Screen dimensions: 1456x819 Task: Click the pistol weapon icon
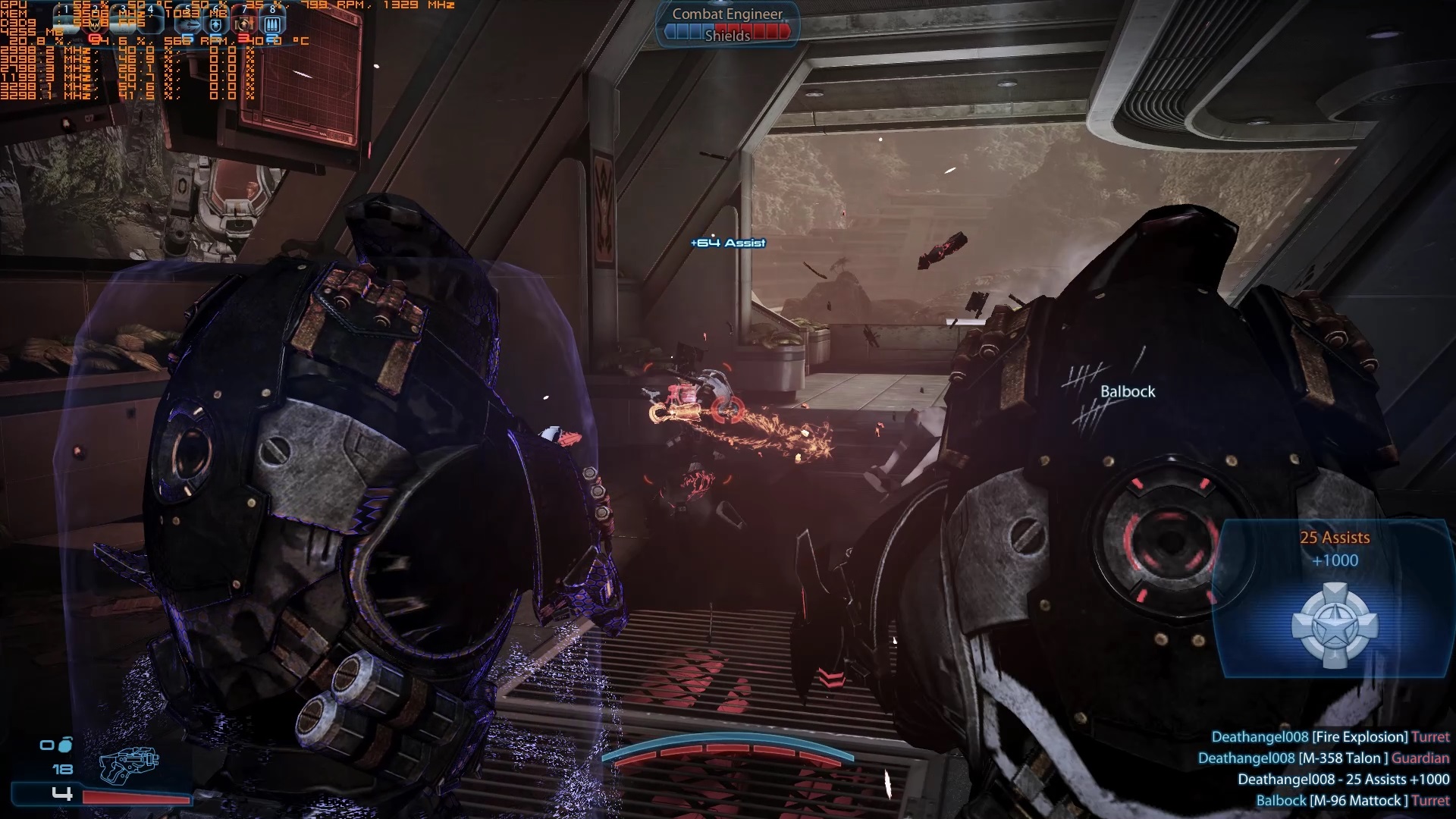129,765
